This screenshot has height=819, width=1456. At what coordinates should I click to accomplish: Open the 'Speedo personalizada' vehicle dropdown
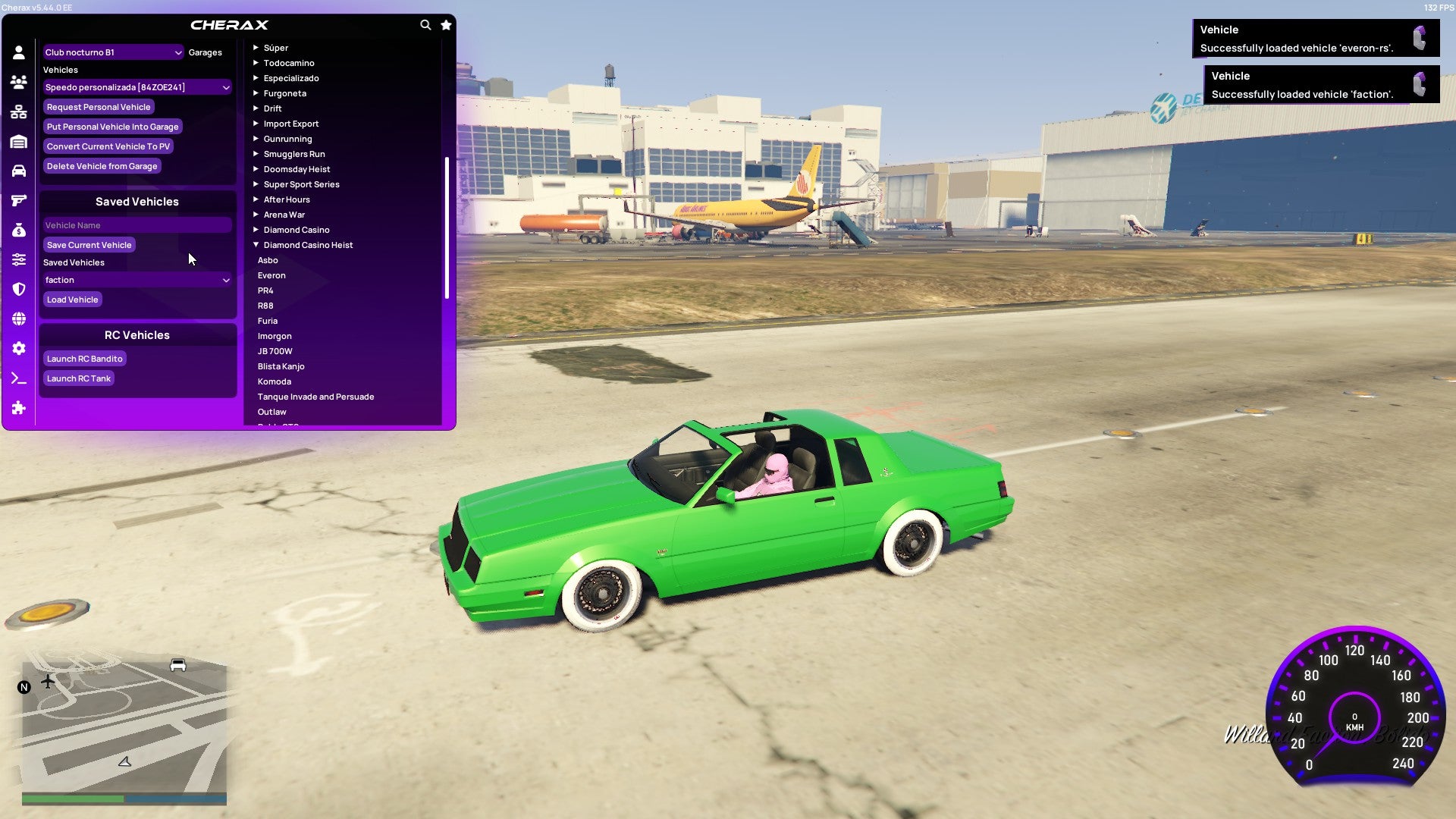(136, 86)
